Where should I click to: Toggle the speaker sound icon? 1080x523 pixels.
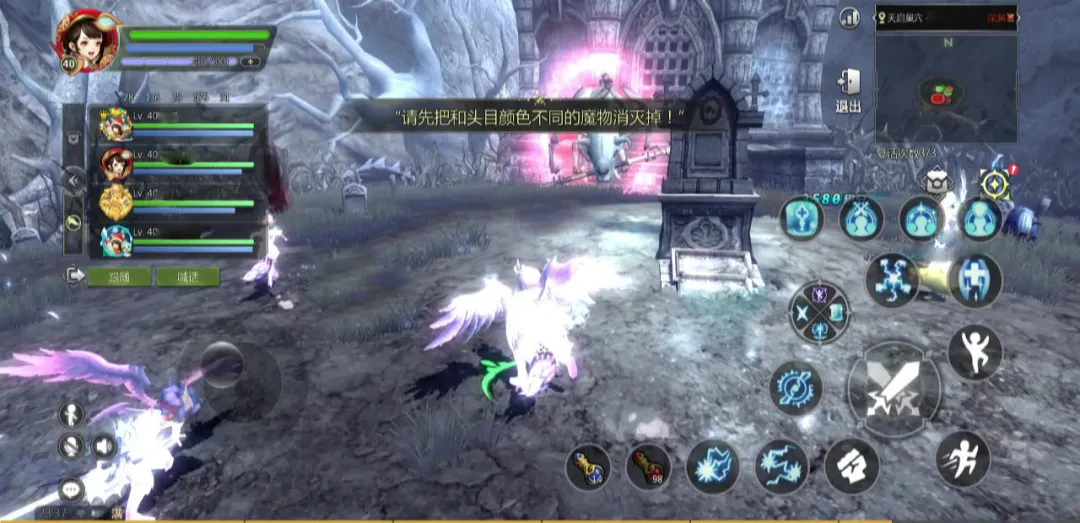pyautogui.click(x=102, y=445)
